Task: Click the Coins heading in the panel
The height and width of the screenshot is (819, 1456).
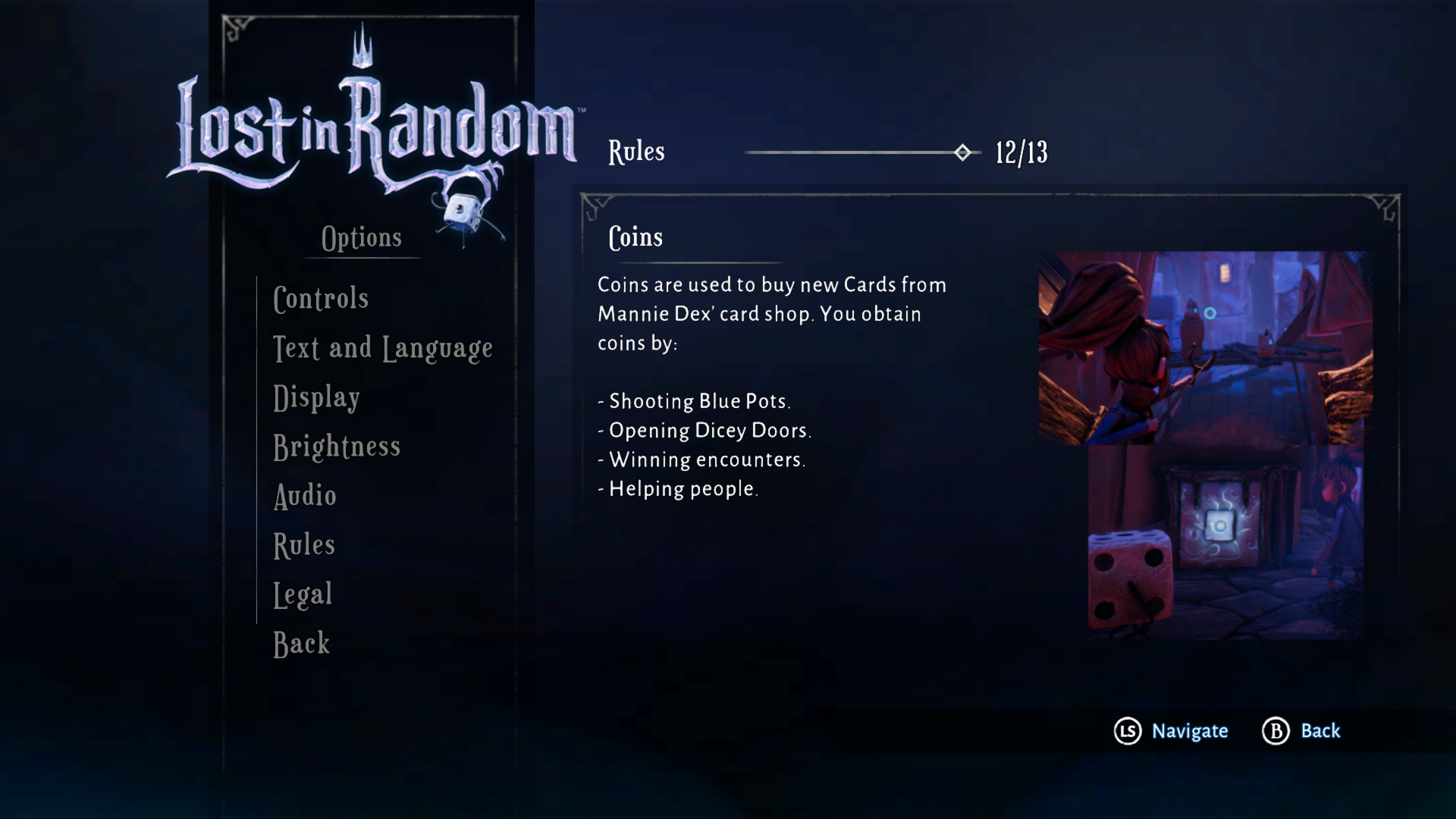Action: point(635,237)
